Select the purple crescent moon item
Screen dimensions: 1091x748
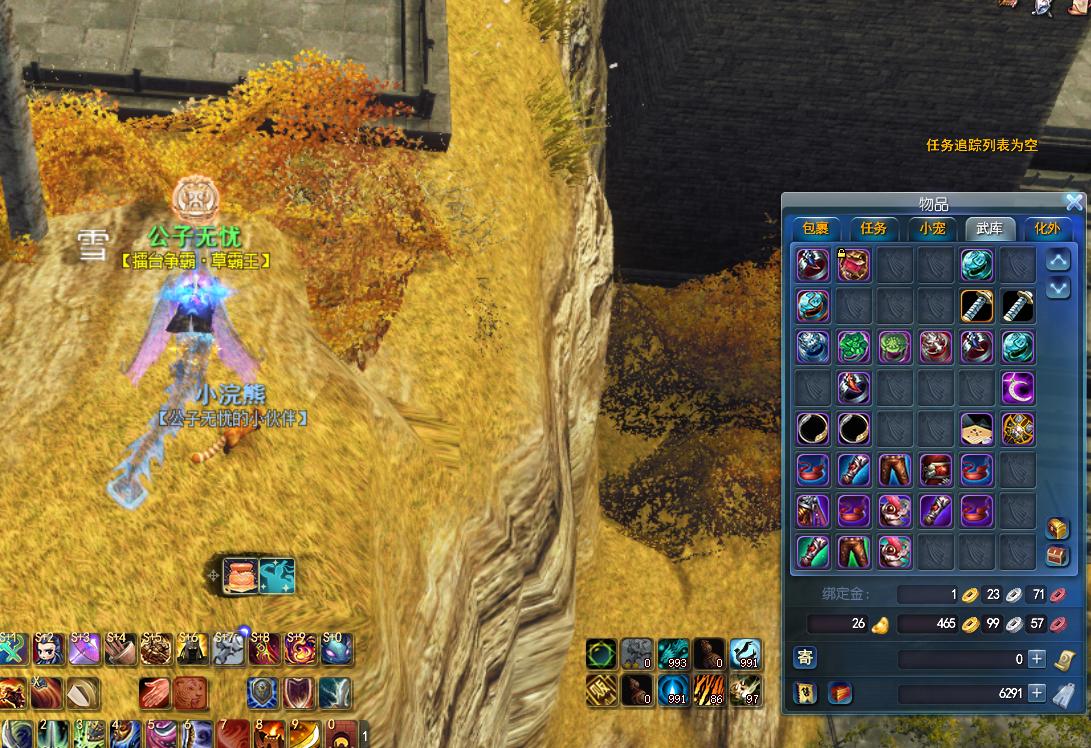[1018, 388]
